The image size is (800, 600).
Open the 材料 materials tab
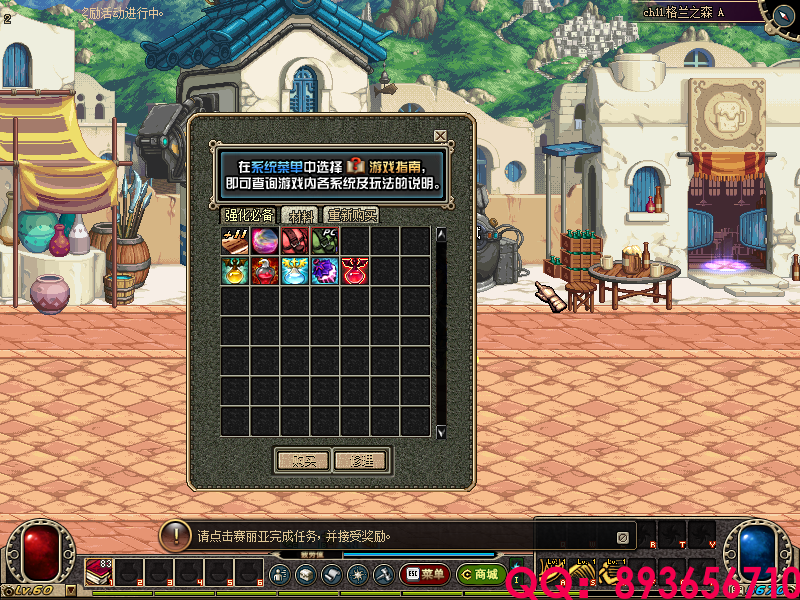tap(300, 215)
